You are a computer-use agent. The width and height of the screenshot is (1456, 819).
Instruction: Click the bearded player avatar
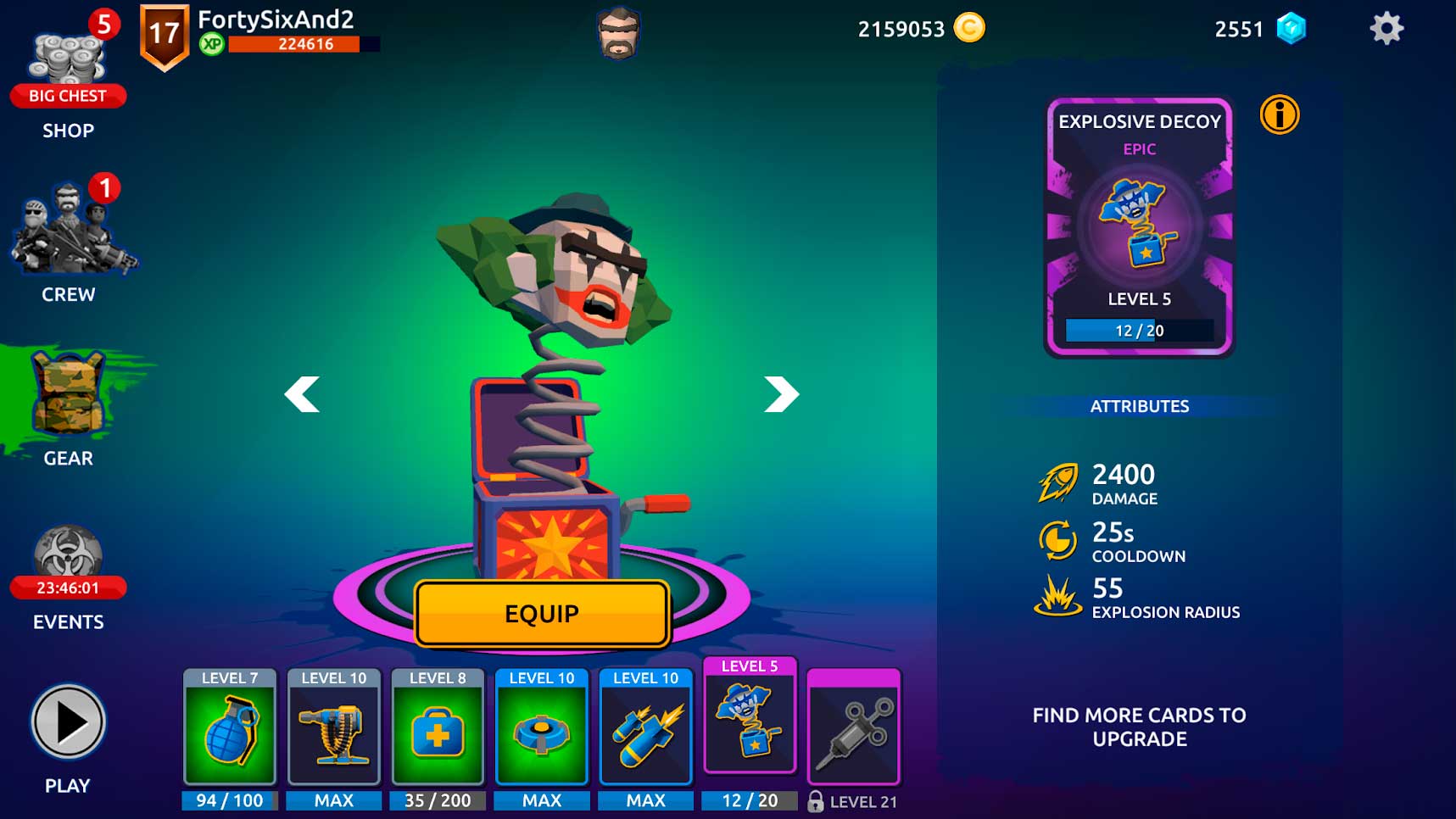(619, 34)
